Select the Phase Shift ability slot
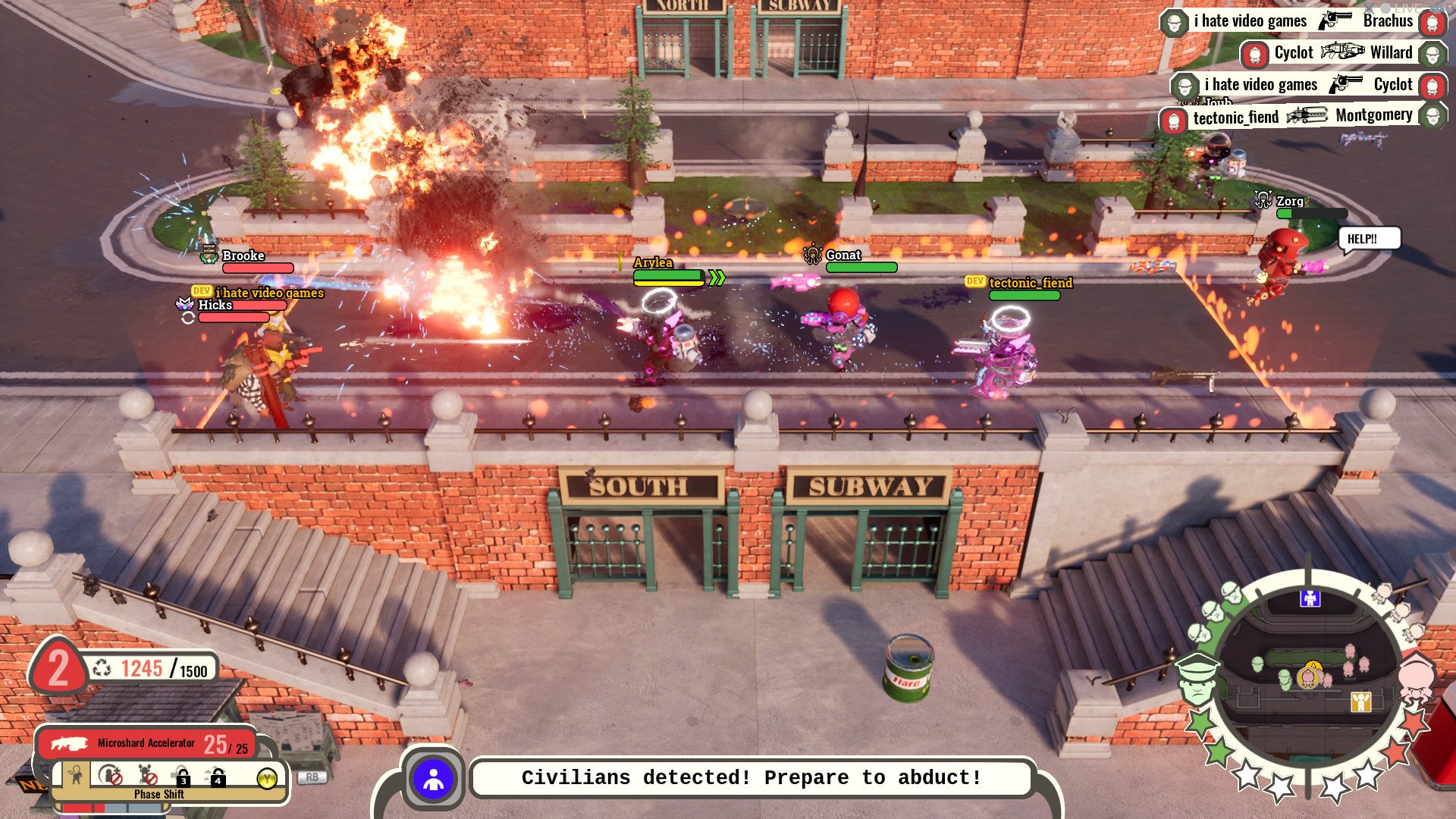Viewport: 1456px width, 819px height. click(76, 776)
